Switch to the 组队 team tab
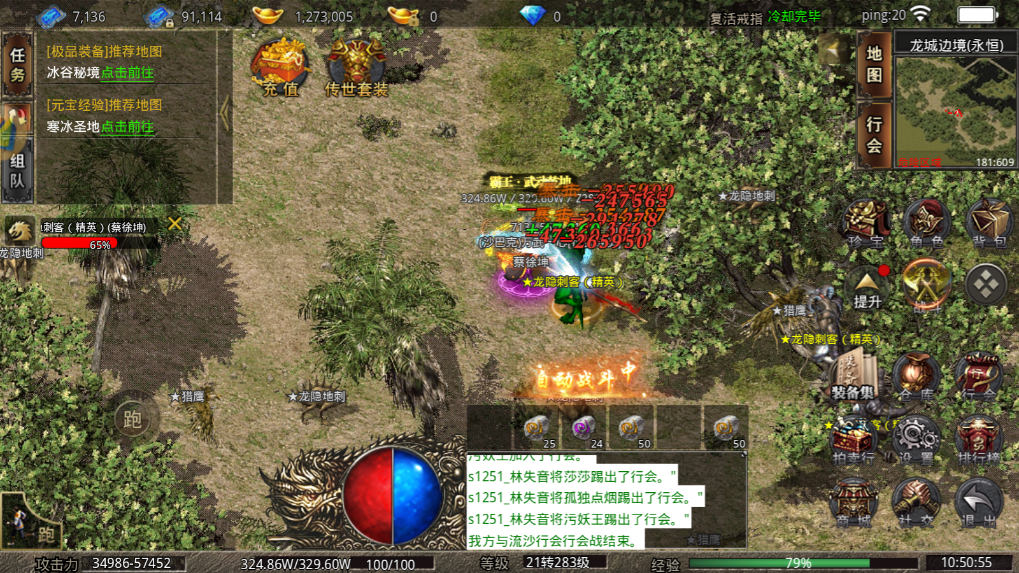The image size is (1019, 573). coord(17,170)
